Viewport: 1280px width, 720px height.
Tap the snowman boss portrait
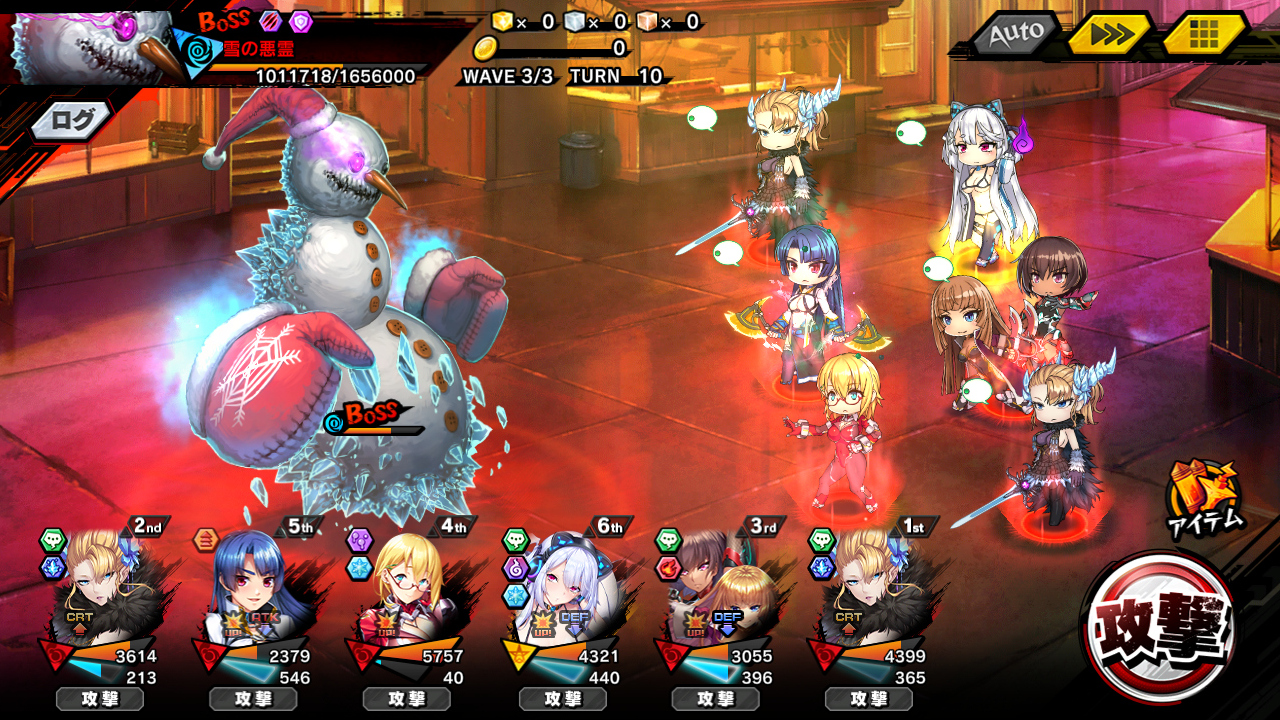click(x=92, y=45)
